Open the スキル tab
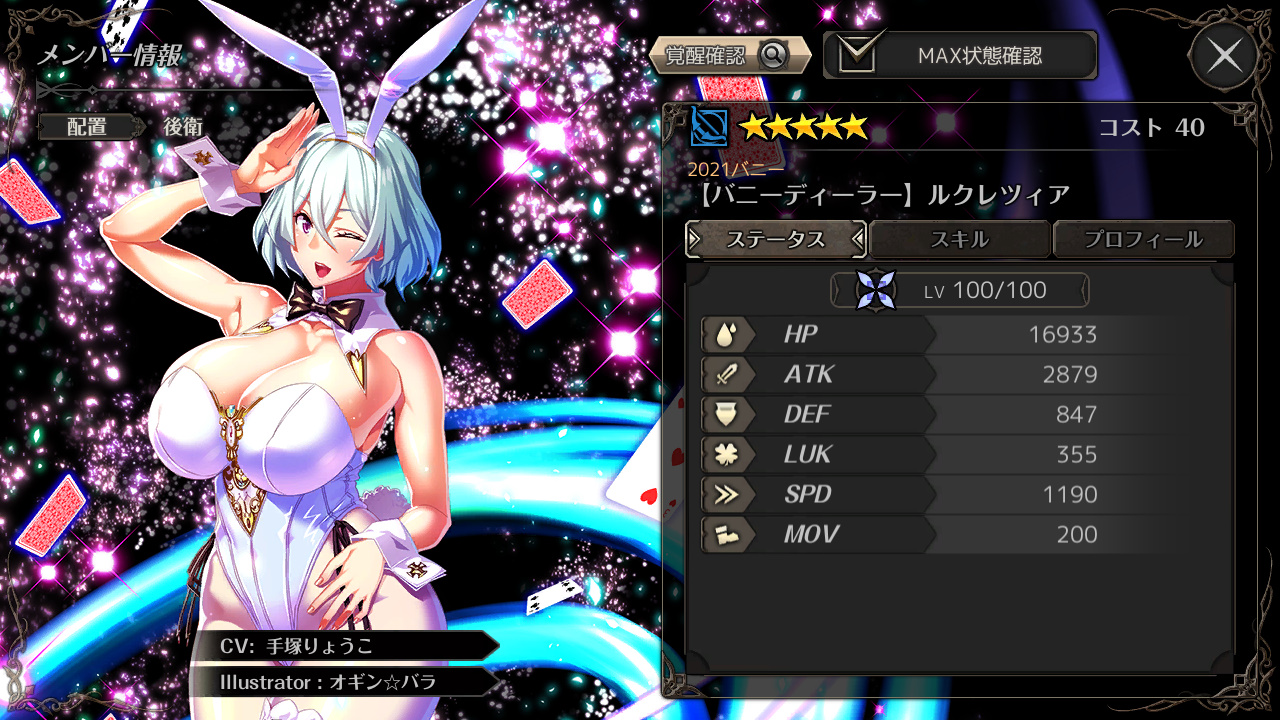The width and height of the screenshot is (1280, 720). [959, 240]
